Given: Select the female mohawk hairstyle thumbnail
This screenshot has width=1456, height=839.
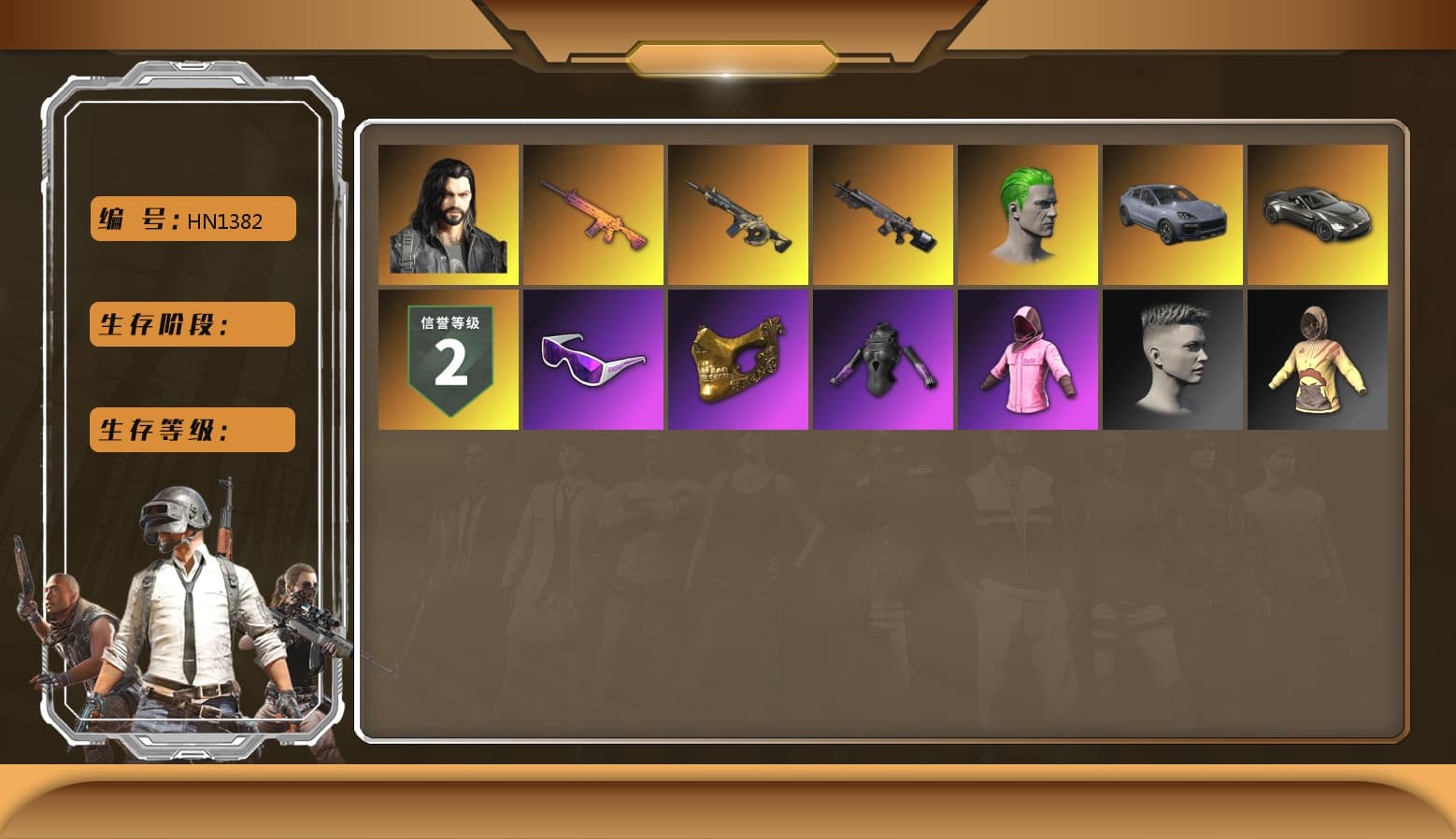Looking at the screenshot, I should (1173, 360).
